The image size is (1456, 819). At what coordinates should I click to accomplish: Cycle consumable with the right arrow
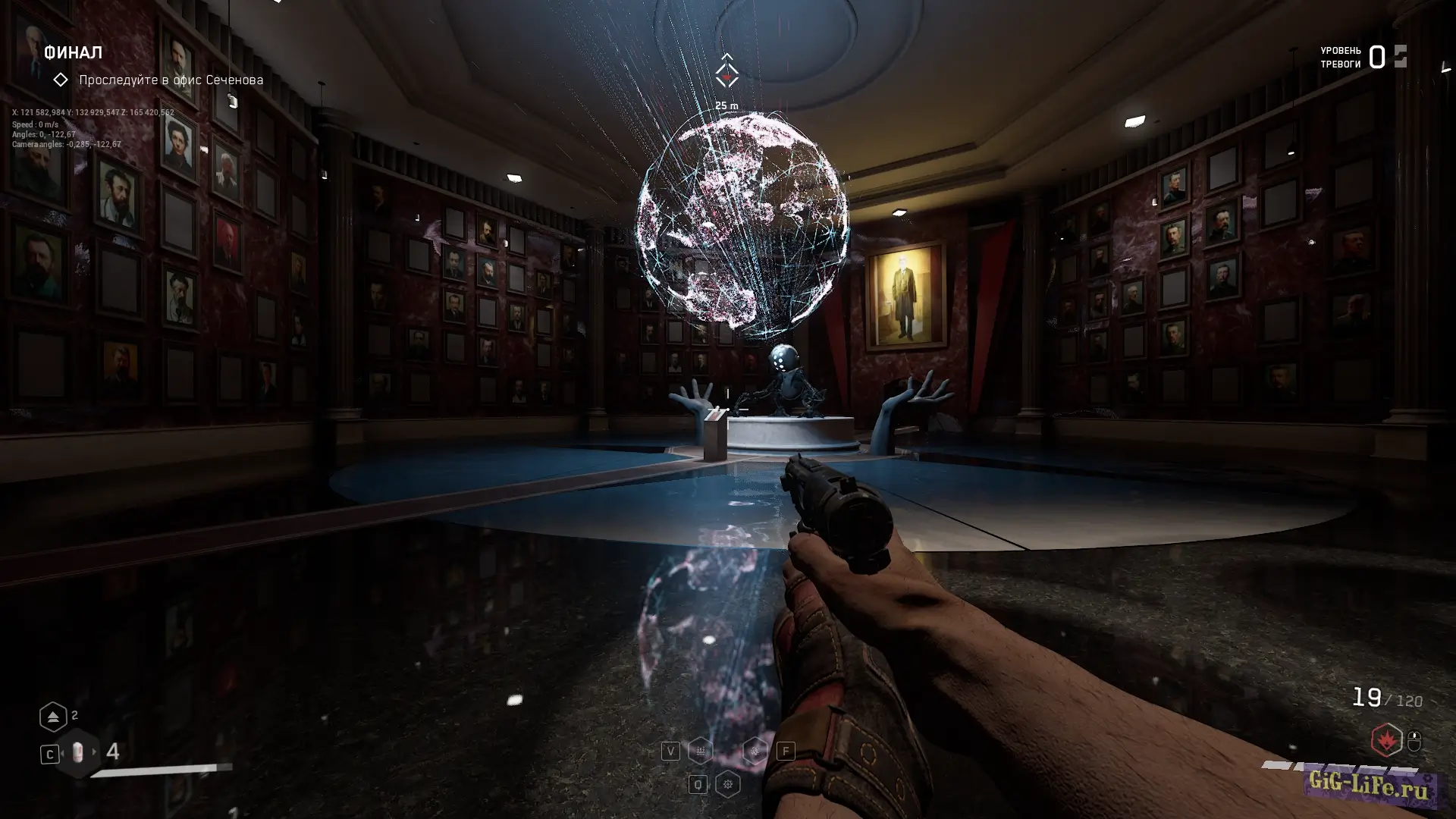tap(95, 752)
